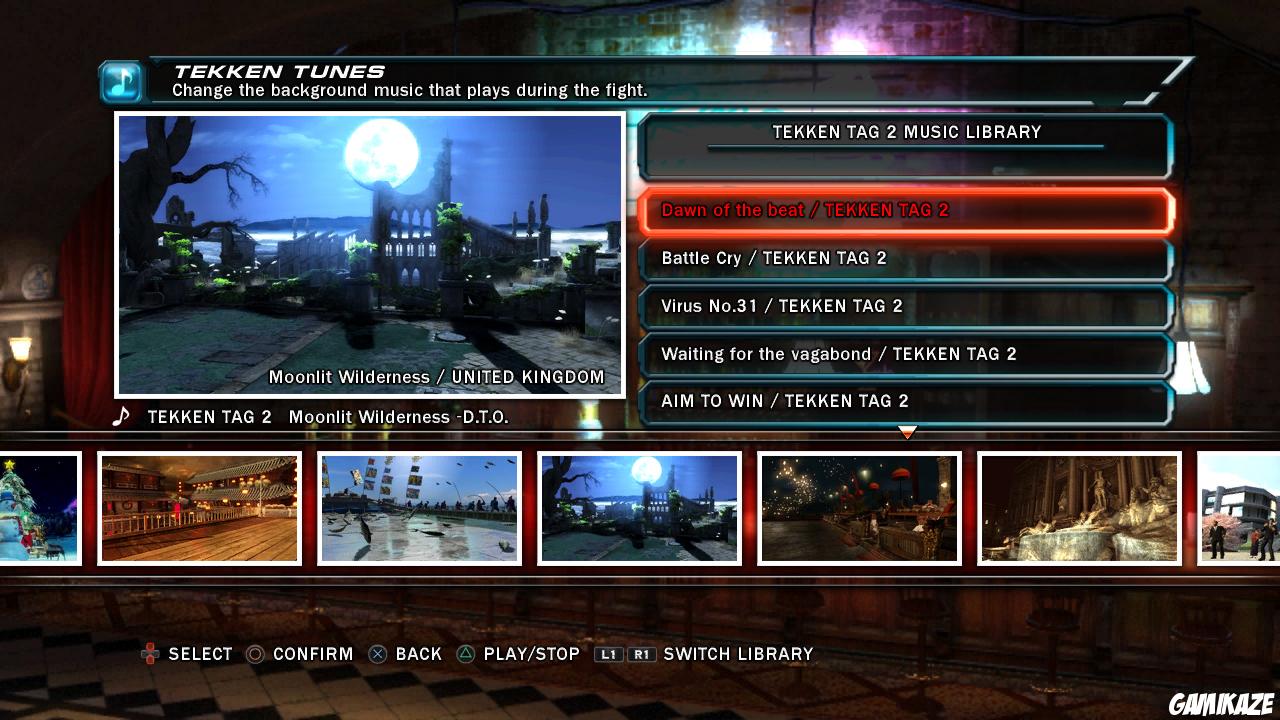Click the Christmas tree stage thumbnail

(38, 508)
